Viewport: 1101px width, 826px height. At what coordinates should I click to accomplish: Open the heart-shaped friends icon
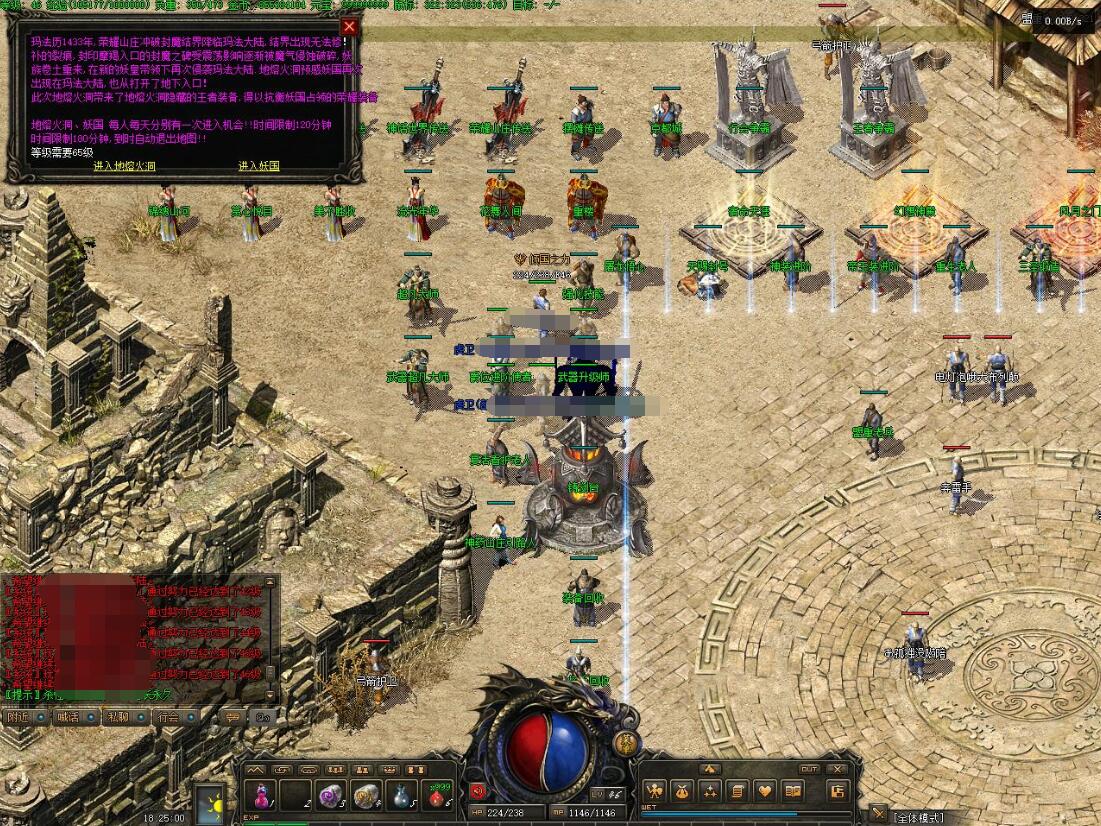pos(765,791)
